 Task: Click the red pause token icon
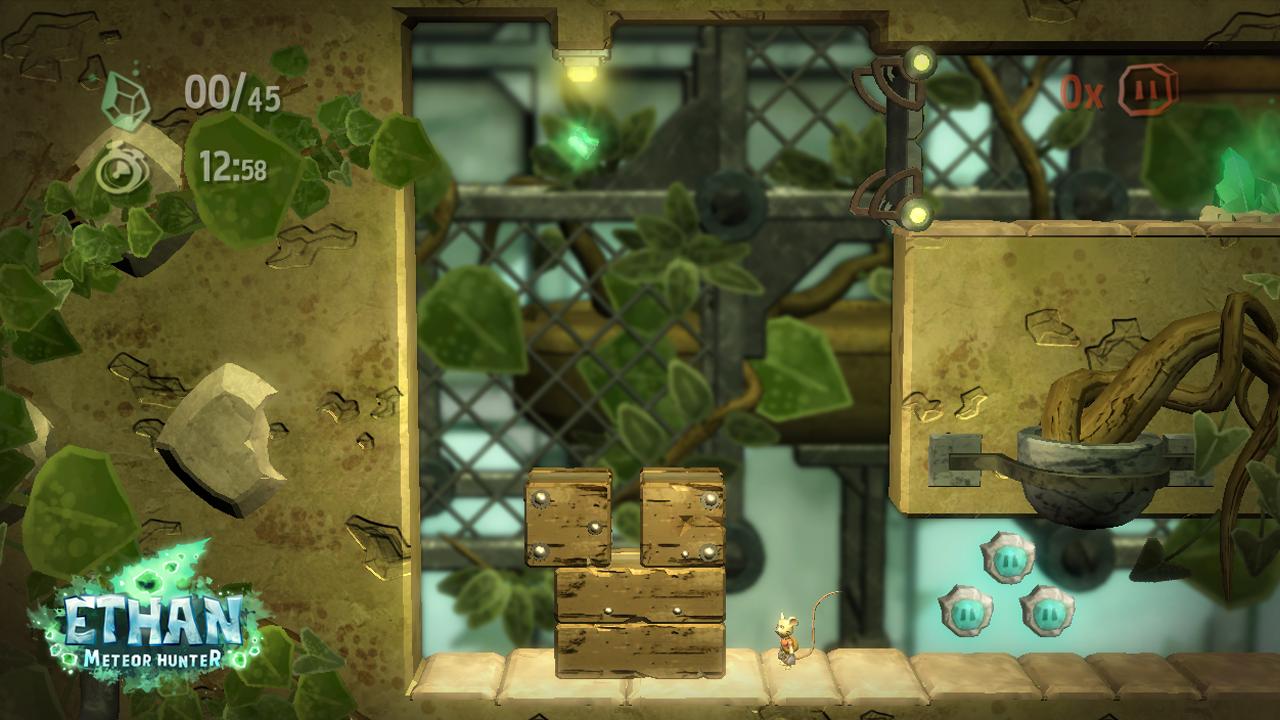tap(1148, 90)
